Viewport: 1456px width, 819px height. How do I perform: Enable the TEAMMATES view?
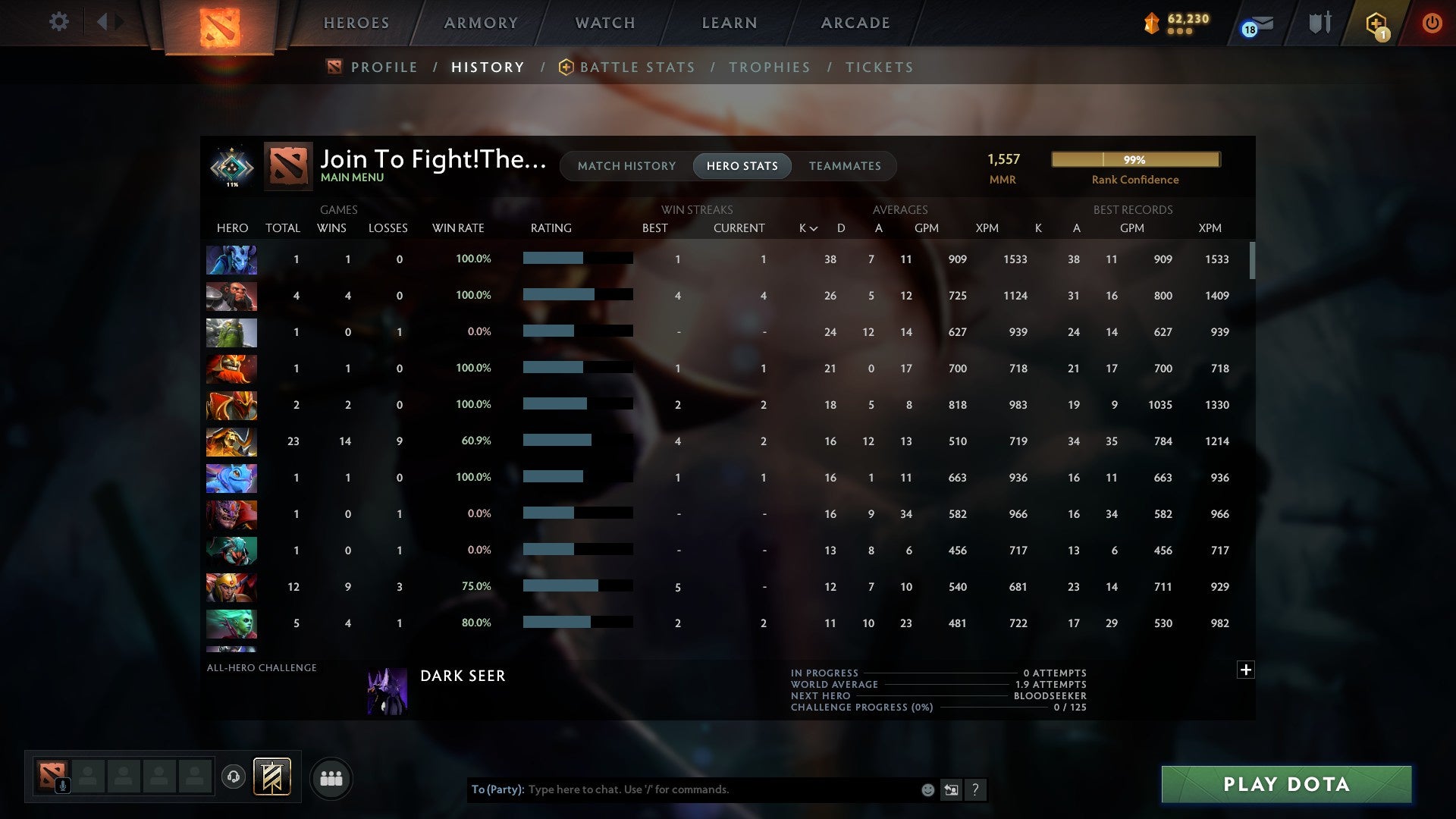[x=845, y=165]
